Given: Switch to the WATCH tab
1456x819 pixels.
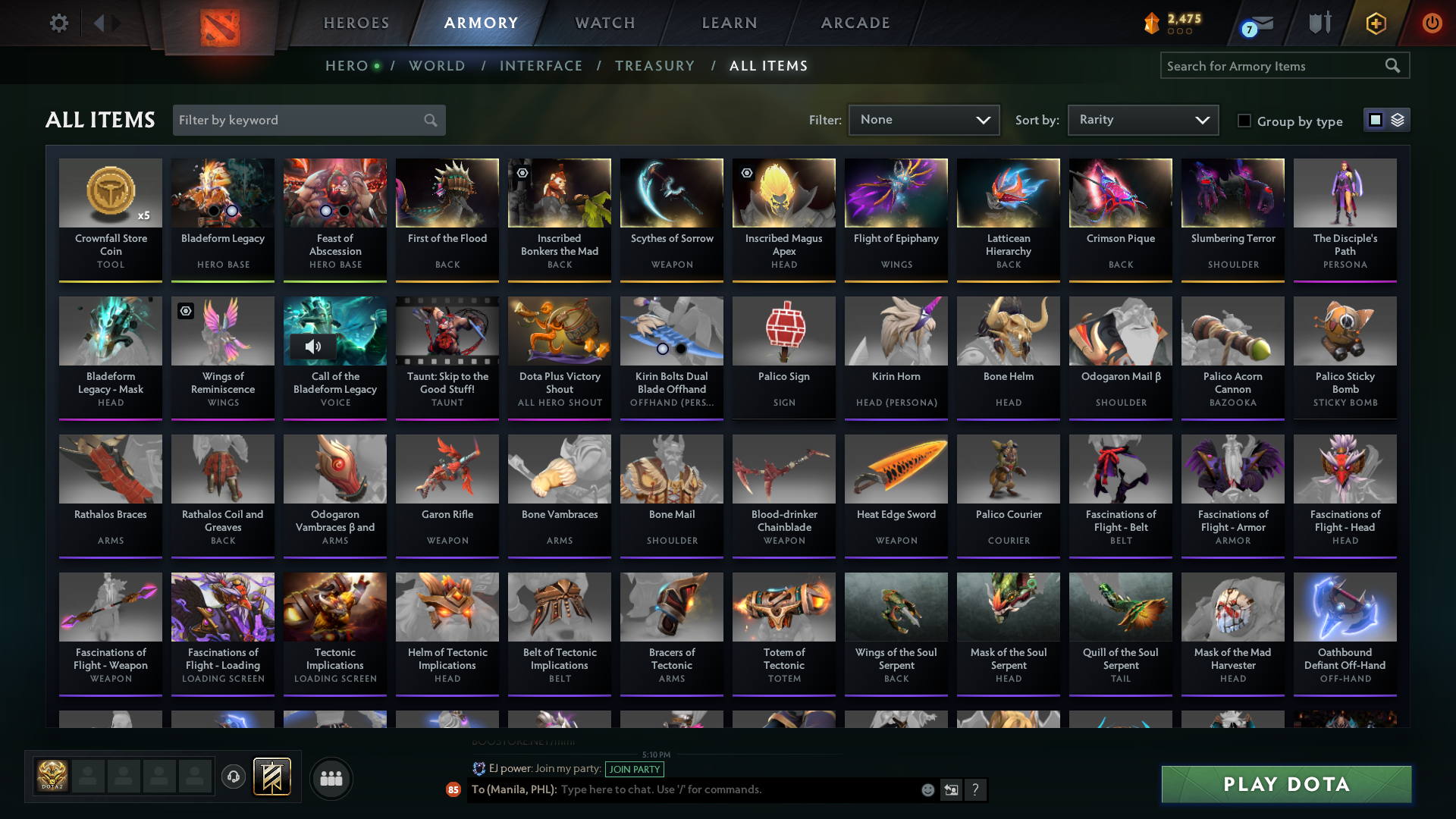Looking at the screenshot, I should click(604, 23).
